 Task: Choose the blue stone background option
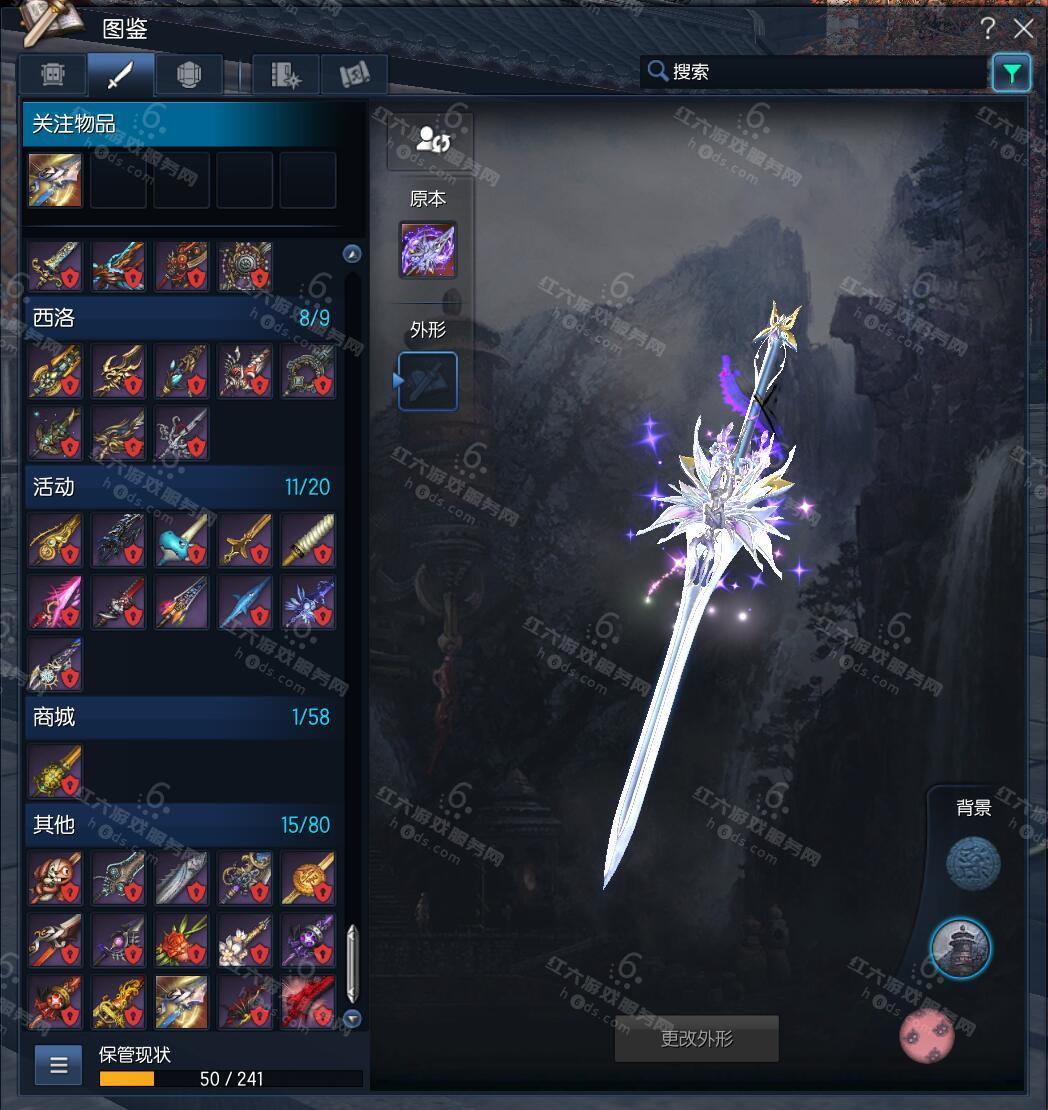pyautogui.click(x=972, y=863)
